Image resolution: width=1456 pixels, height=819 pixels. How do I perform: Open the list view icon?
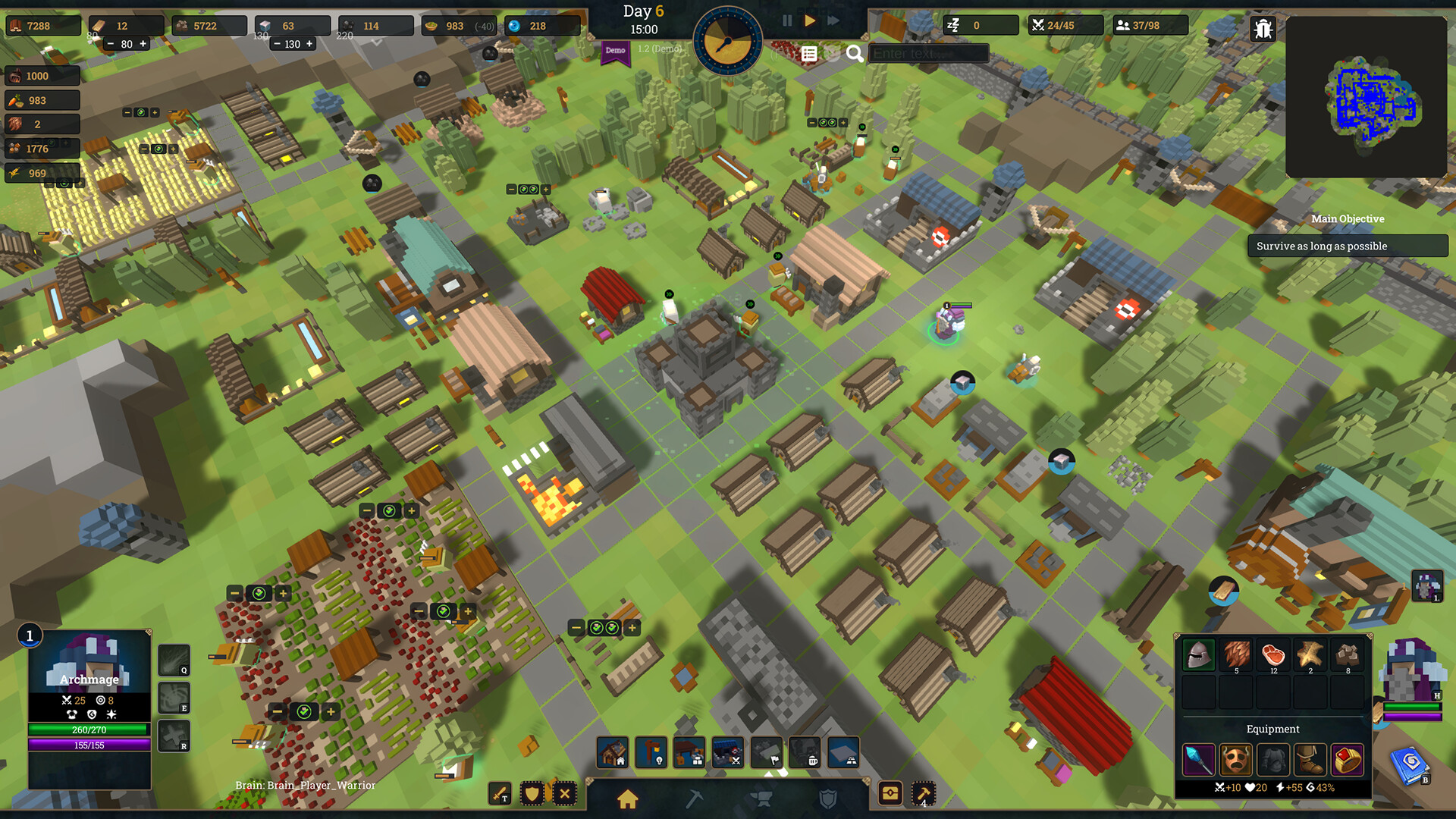809,54
